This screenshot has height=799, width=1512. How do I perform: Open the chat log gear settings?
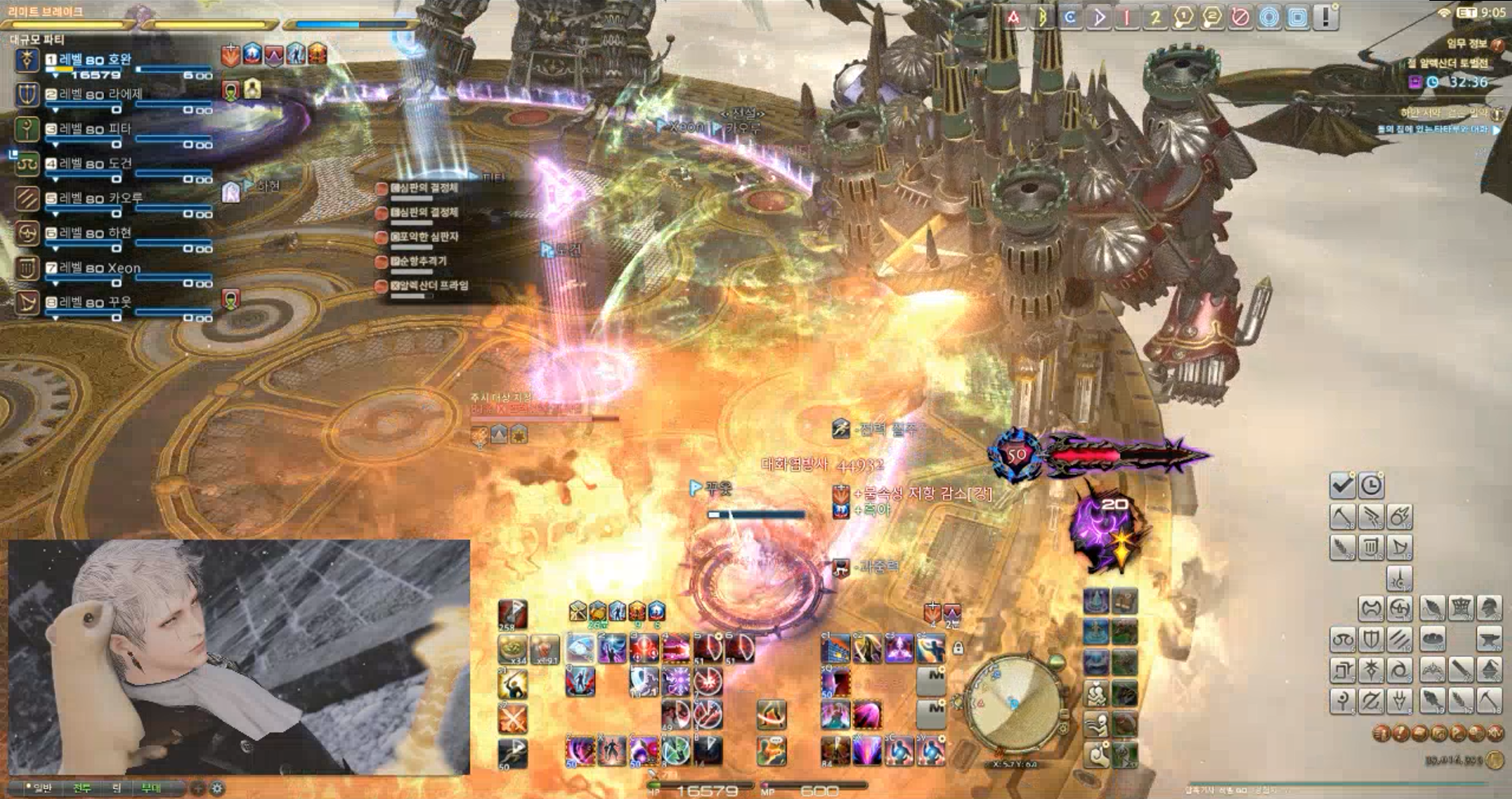point(218,788)
